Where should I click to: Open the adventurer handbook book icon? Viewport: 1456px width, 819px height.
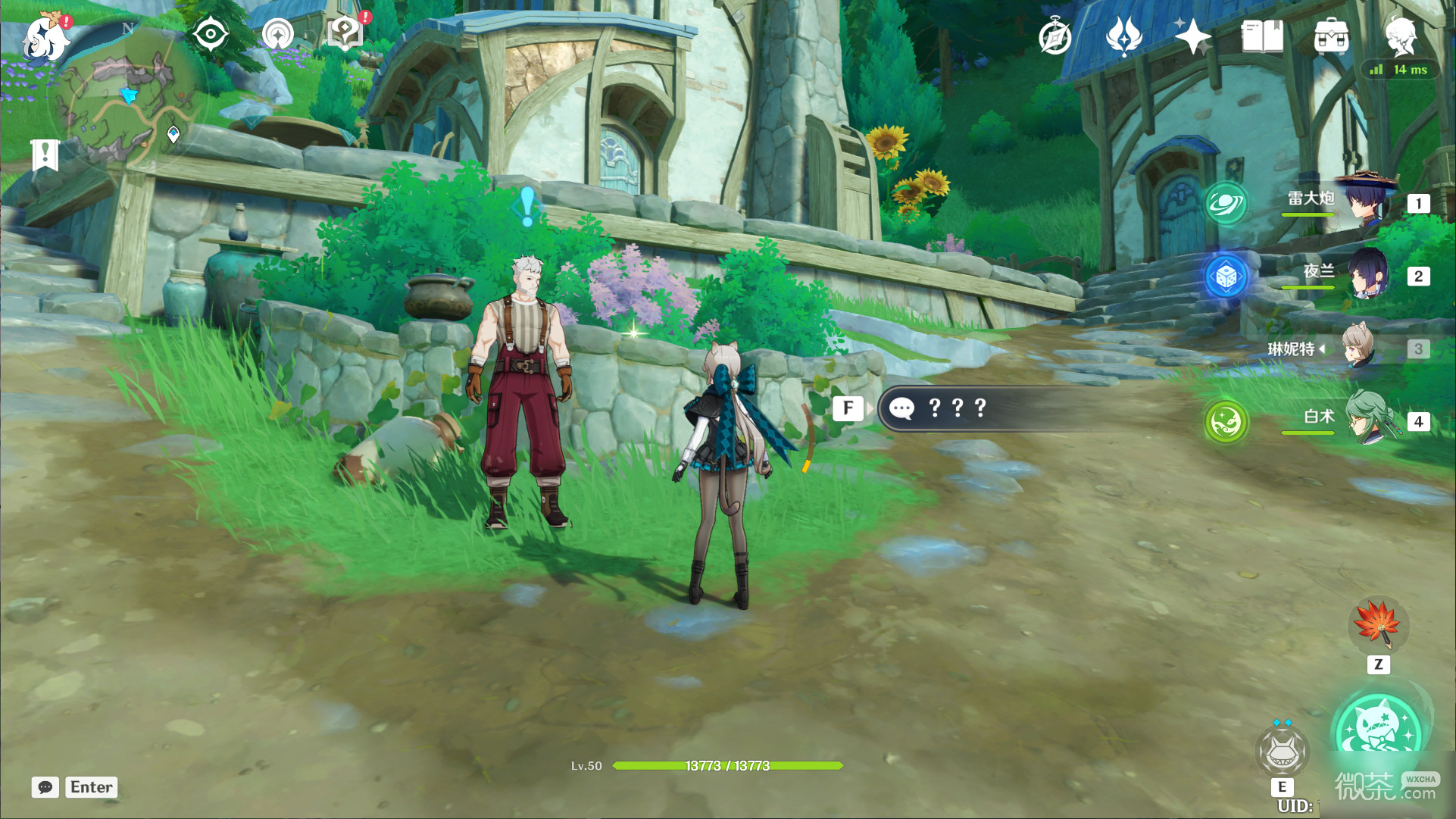[x=1262, y=36]
